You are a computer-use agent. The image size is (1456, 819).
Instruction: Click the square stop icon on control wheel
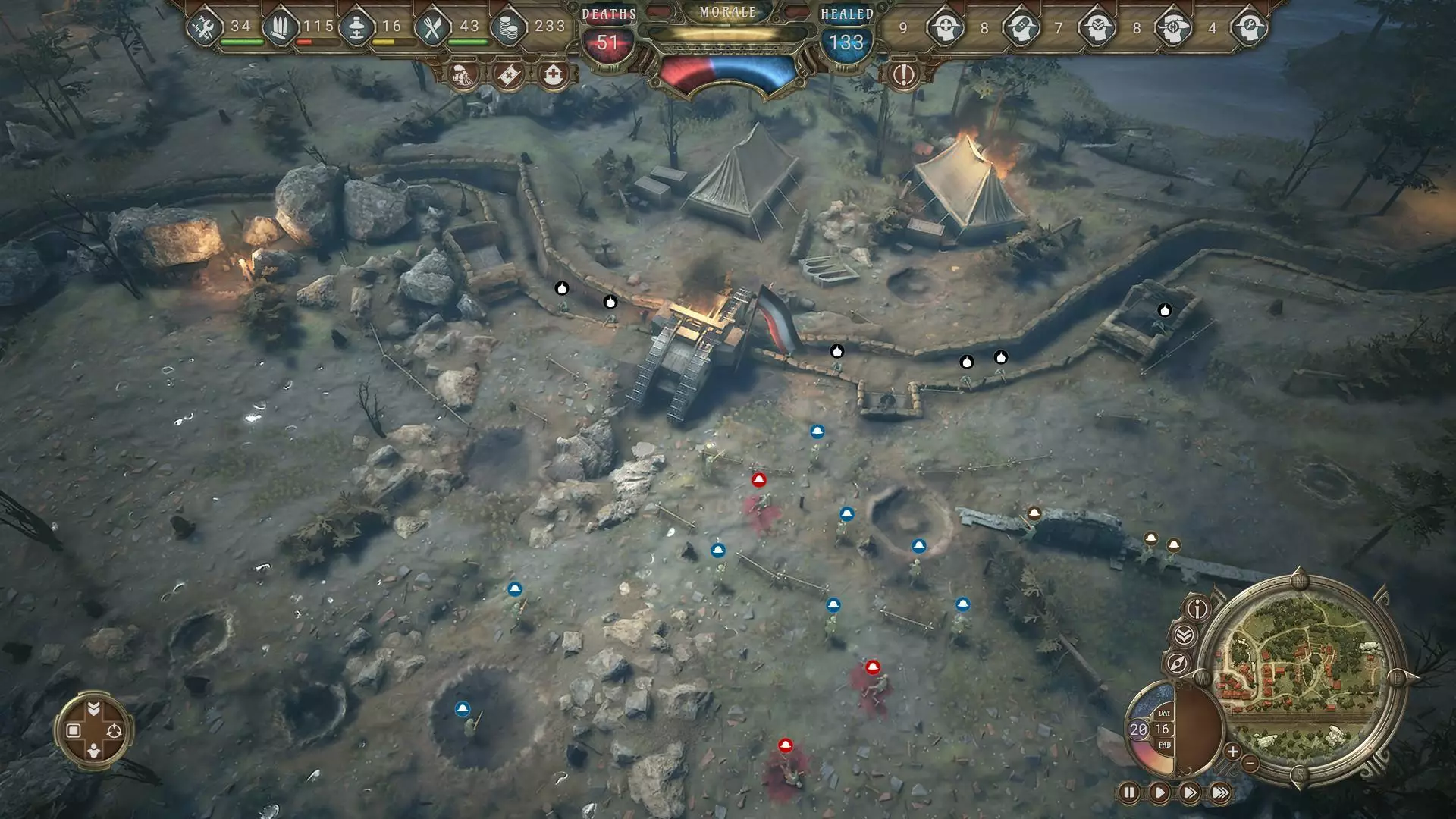tap(74, 730)
